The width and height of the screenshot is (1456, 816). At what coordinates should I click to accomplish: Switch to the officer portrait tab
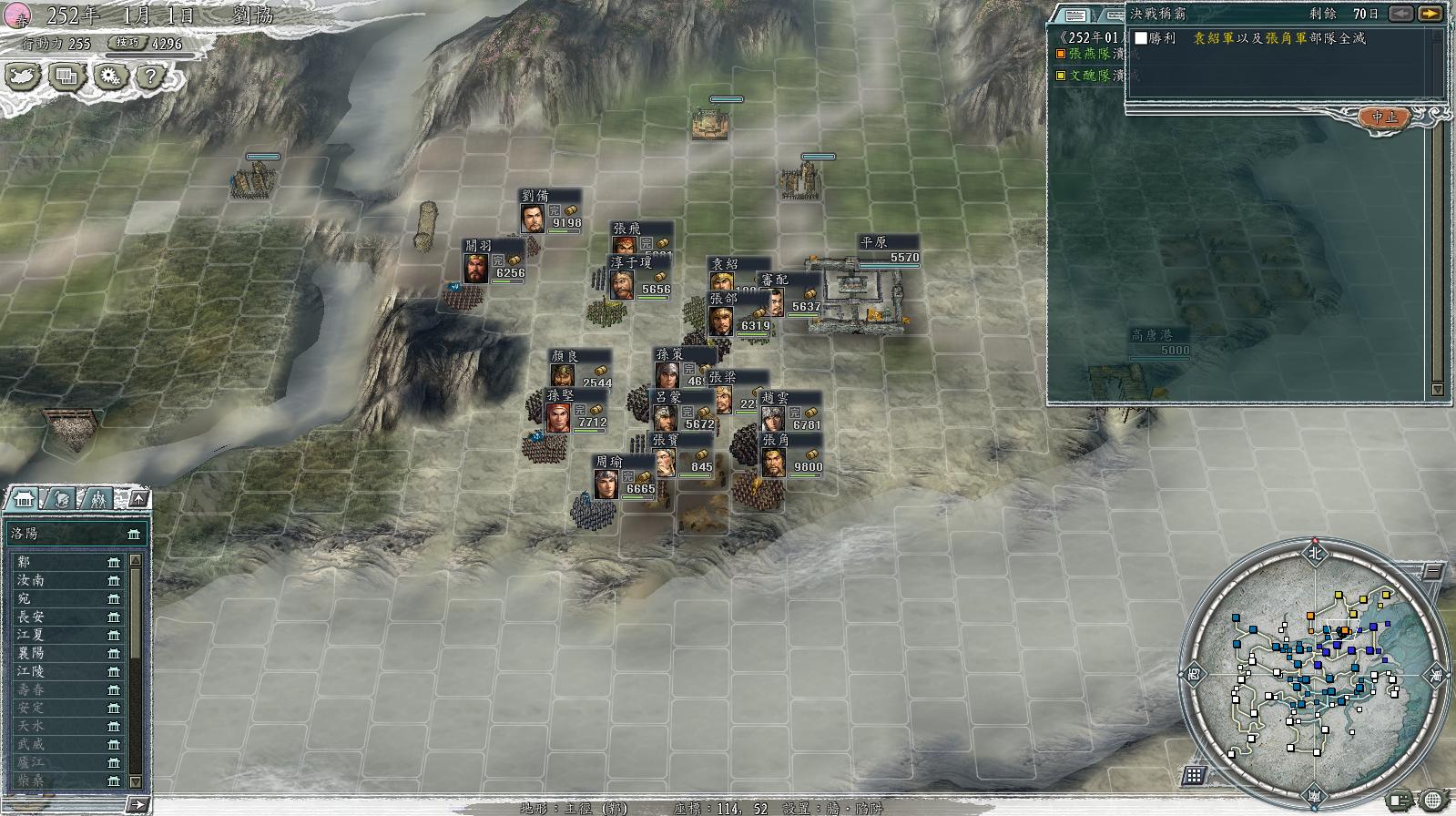pos(62,499)
